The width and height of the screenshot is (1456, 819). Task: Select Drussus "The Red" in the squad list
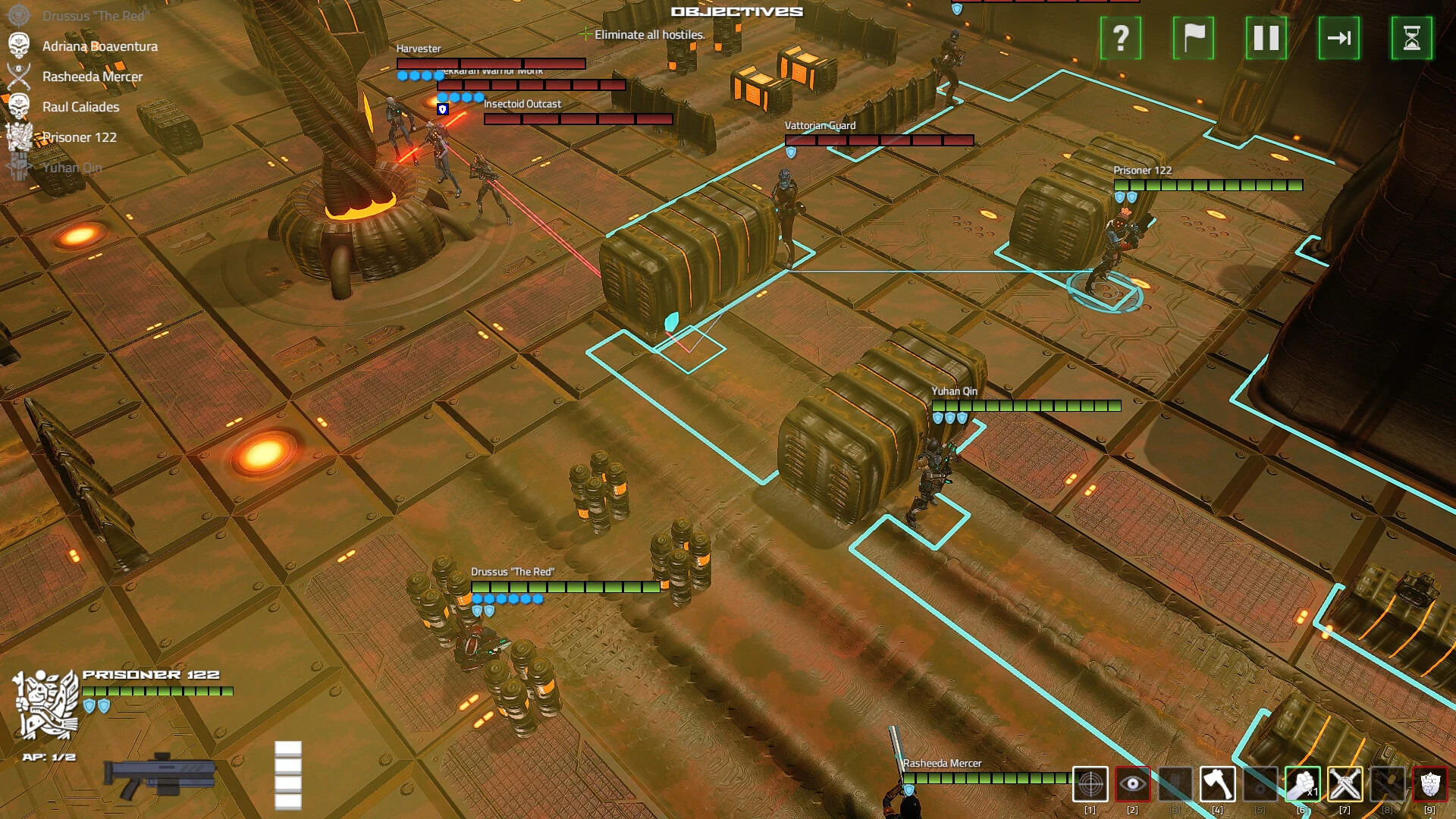95,16
